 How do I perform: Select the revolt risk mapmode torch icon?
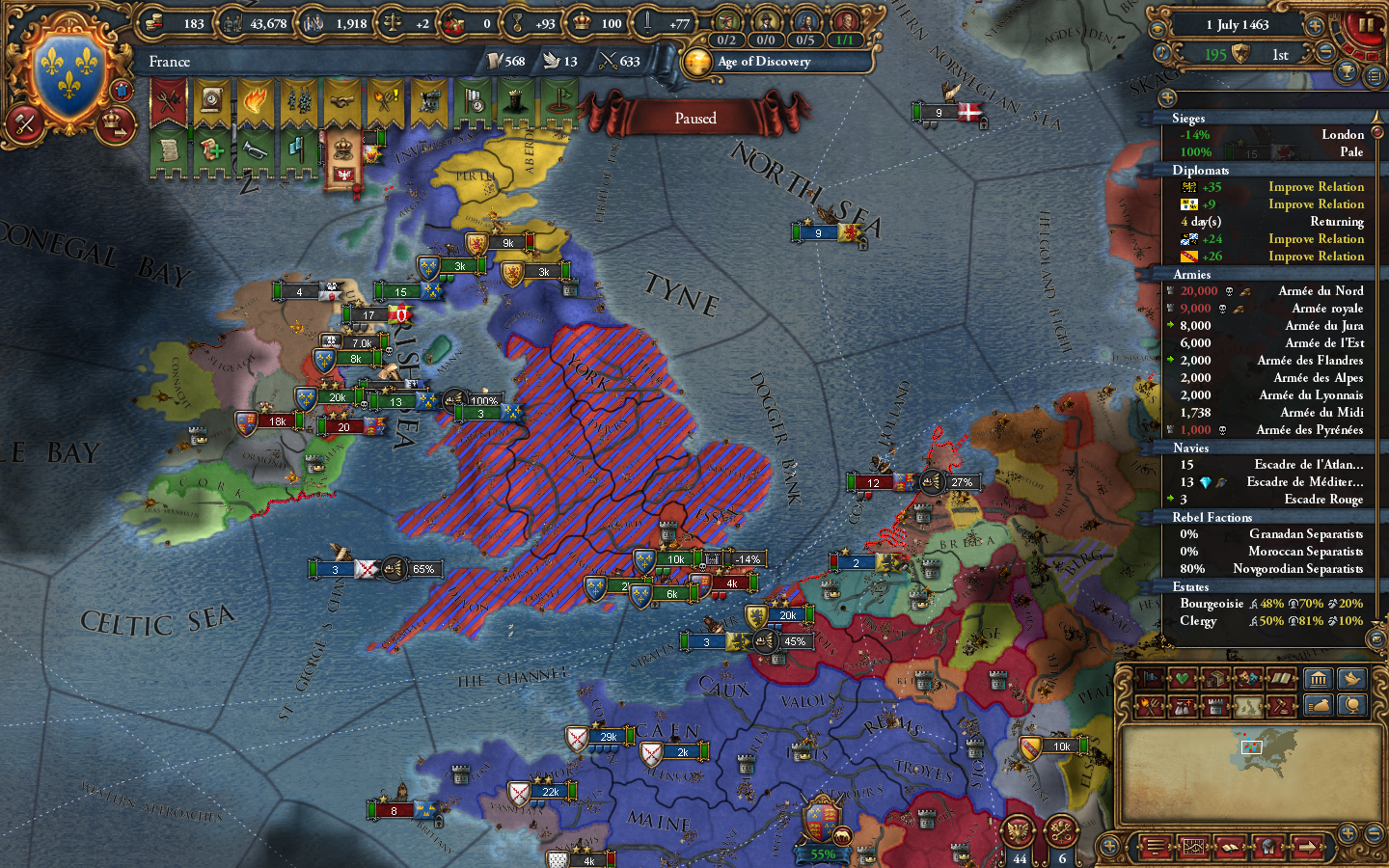[x=1148, y=706]
